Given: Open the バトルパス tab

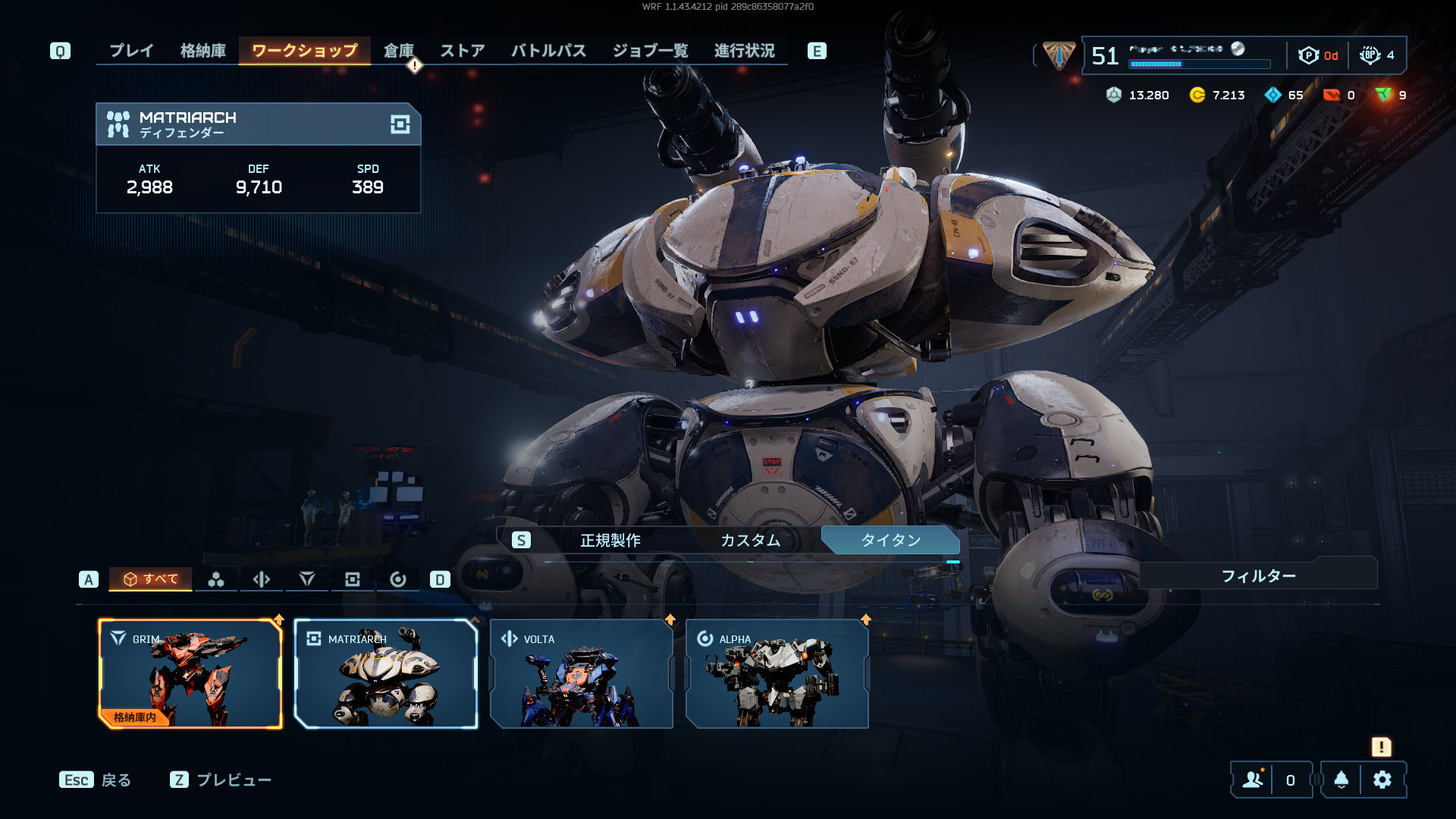Looking at the screenshot, I should 548,51.
